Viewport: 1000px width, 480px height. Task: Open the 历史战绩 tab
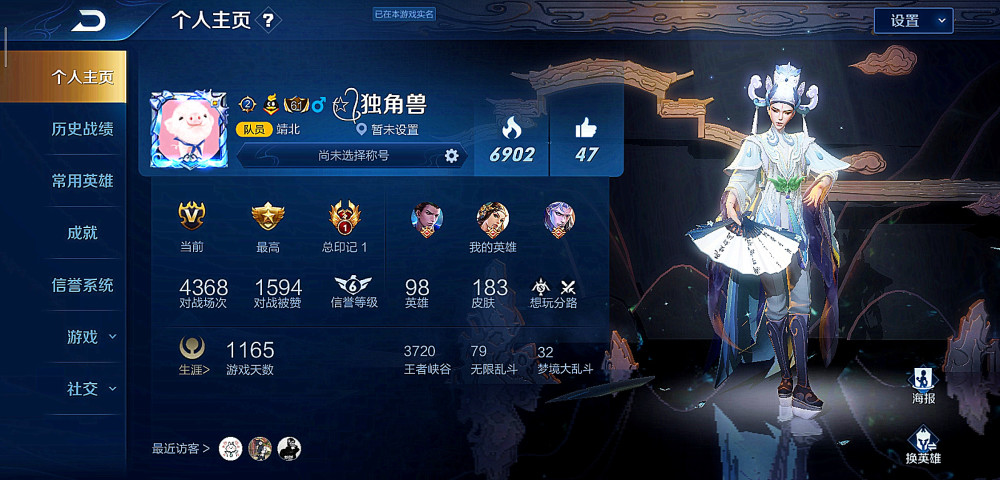point(82,129)
